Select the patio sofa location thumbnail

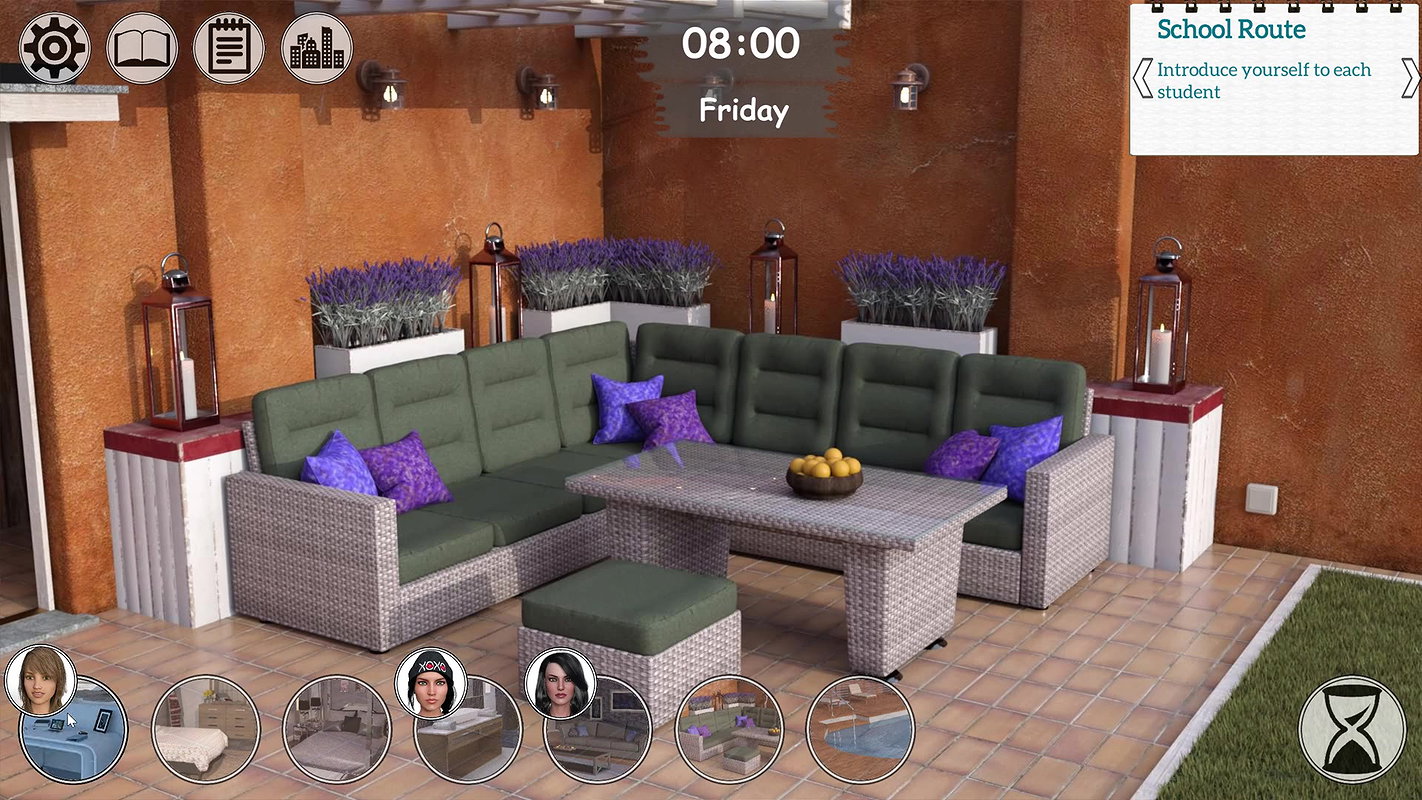coord(730,730)
